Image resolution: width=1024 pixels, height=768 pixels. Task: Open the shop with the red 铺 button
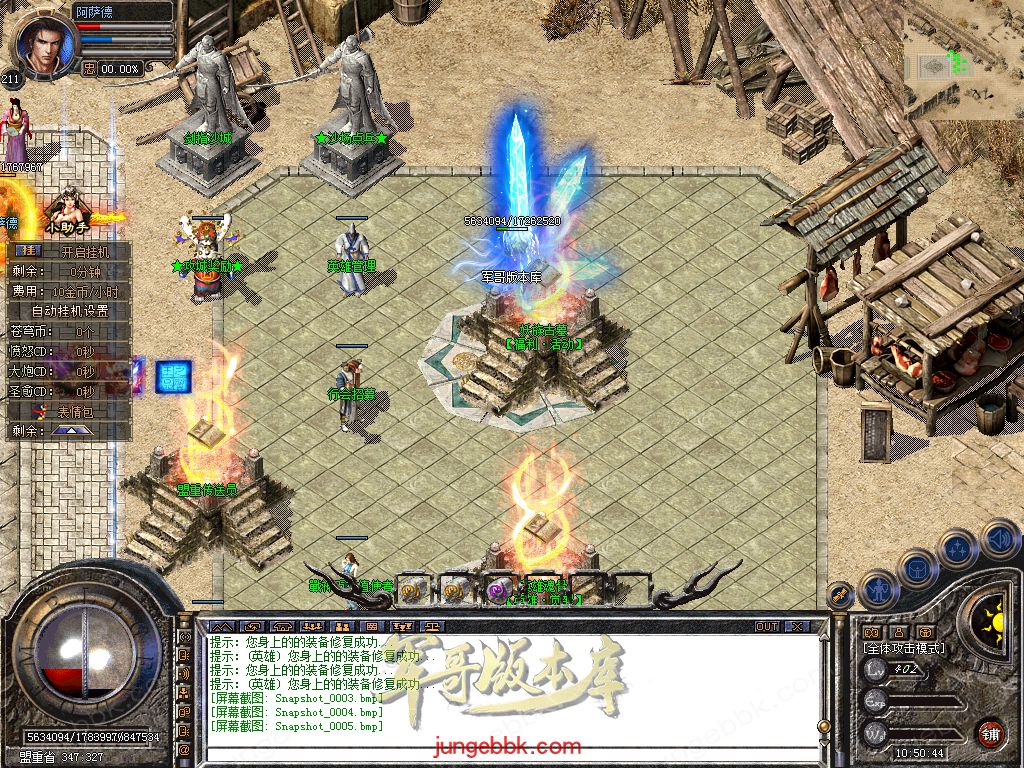(x=990, y=733)
